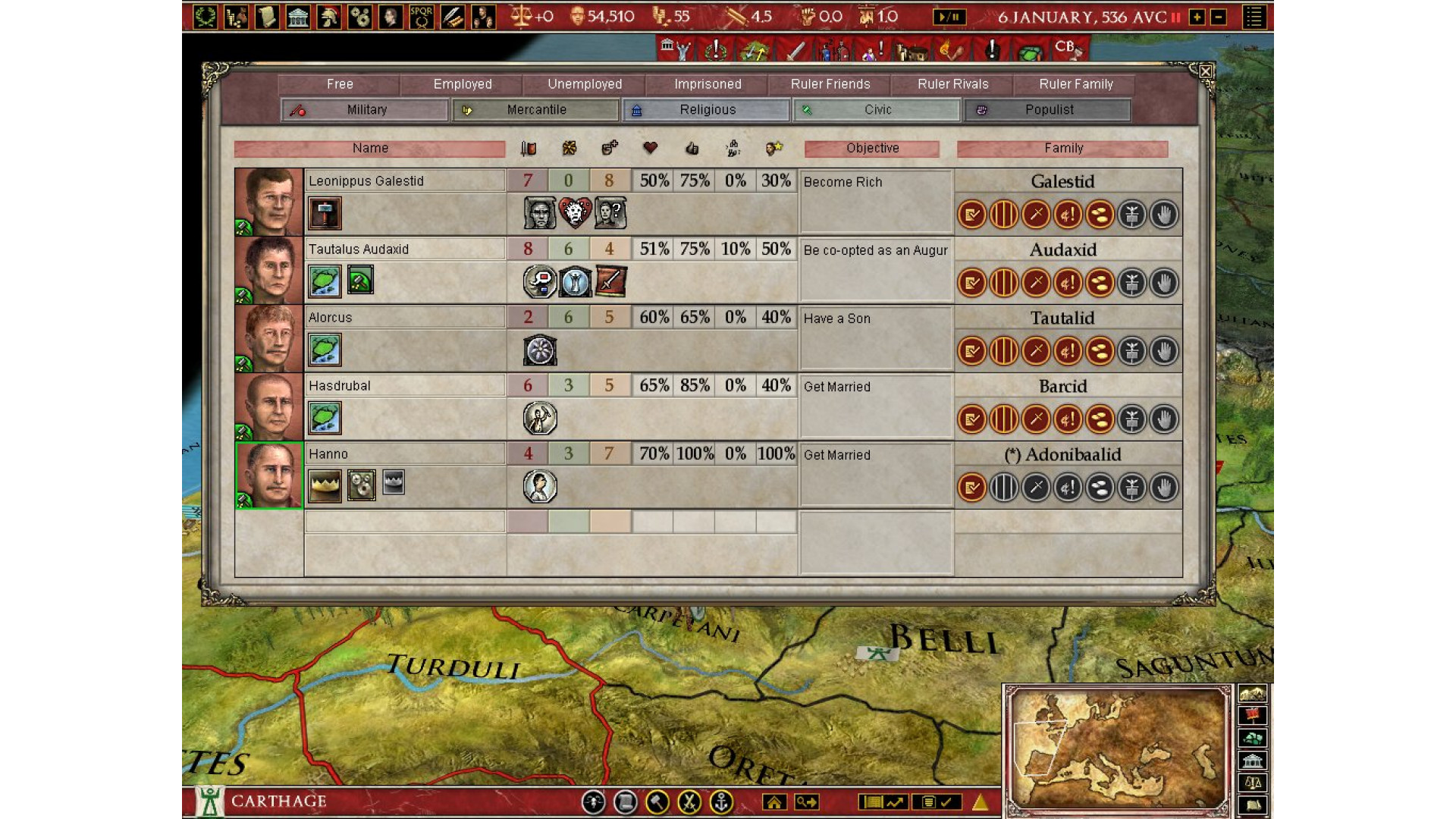Filter characters by Free
This screenshot has width=1456, height=819.
(x=340, y=84)
